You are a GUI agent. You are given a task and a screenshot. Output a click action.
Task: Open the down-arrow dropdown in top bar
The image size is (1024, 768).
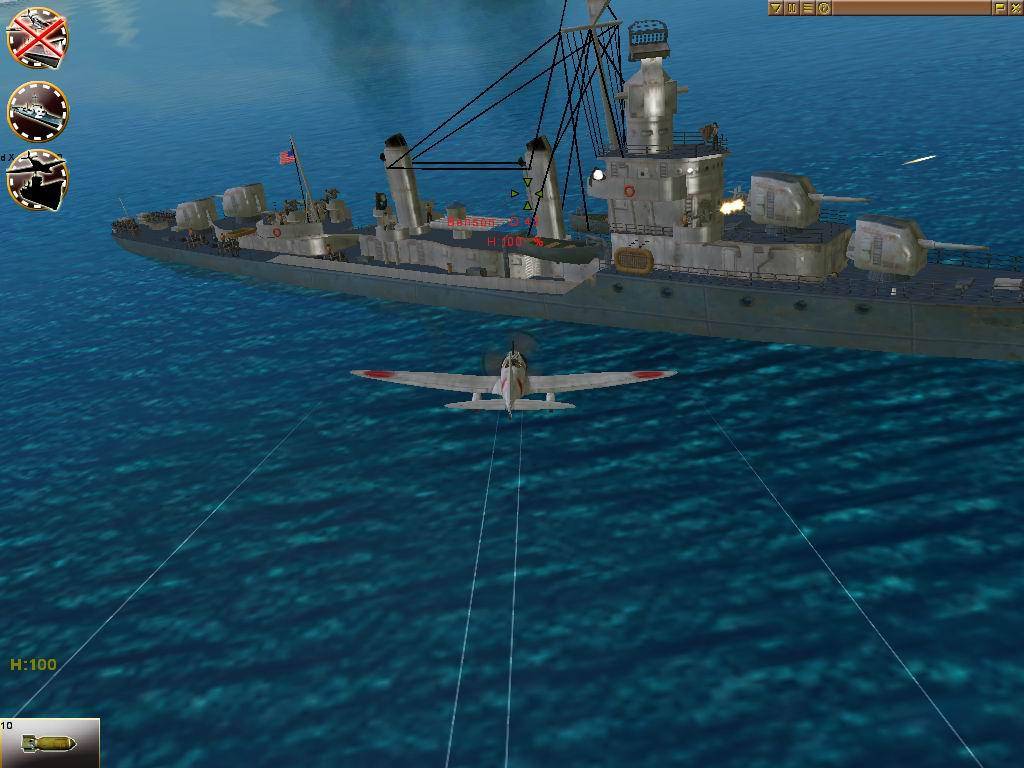coord(776,8)
